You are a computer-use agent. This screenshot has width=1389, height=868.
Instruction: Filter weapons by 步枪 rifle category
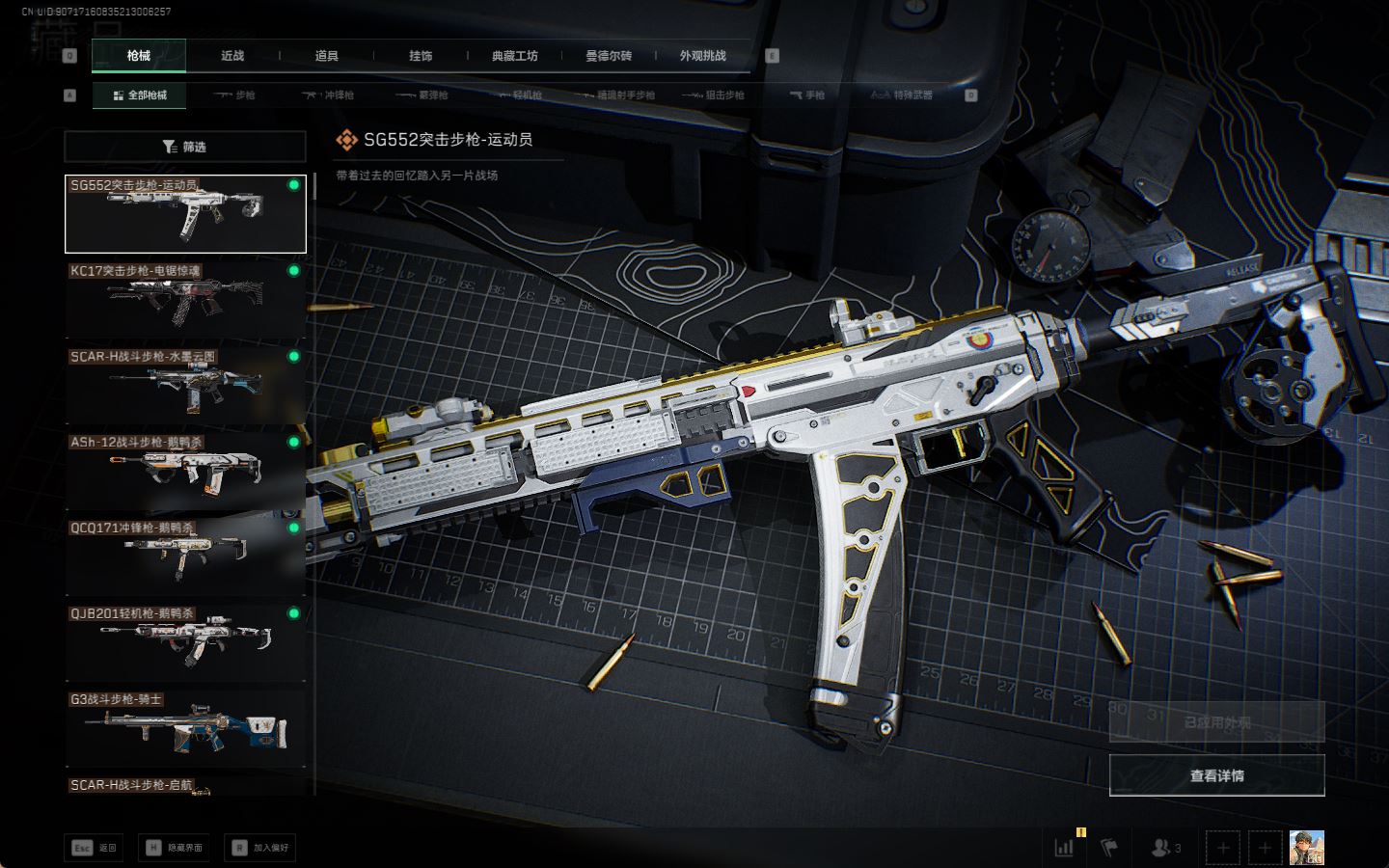pyautogui.click(x=234, y=95)
